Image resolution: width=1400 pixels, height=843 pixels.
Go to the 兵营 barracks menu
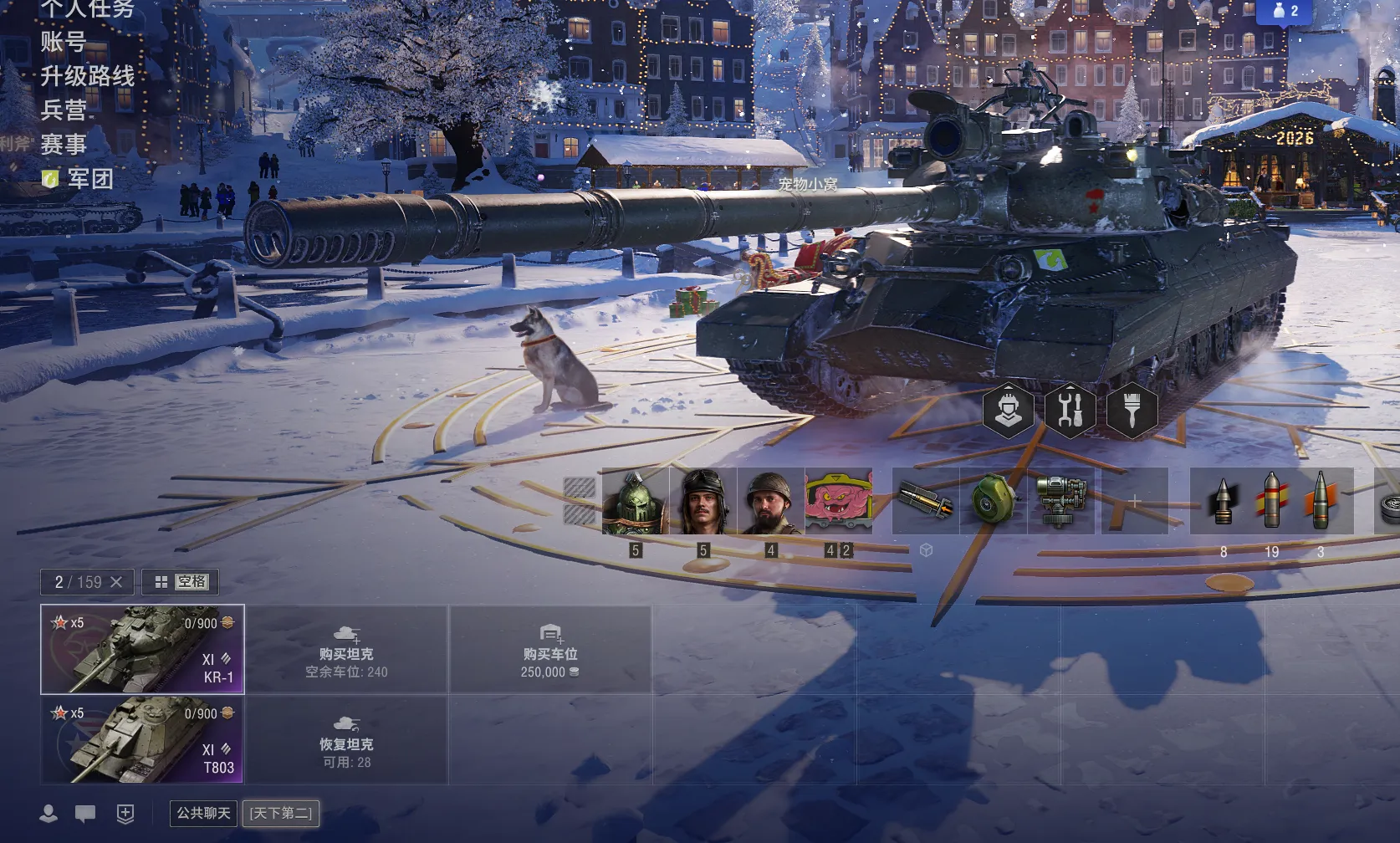click(x=64, y=110)
